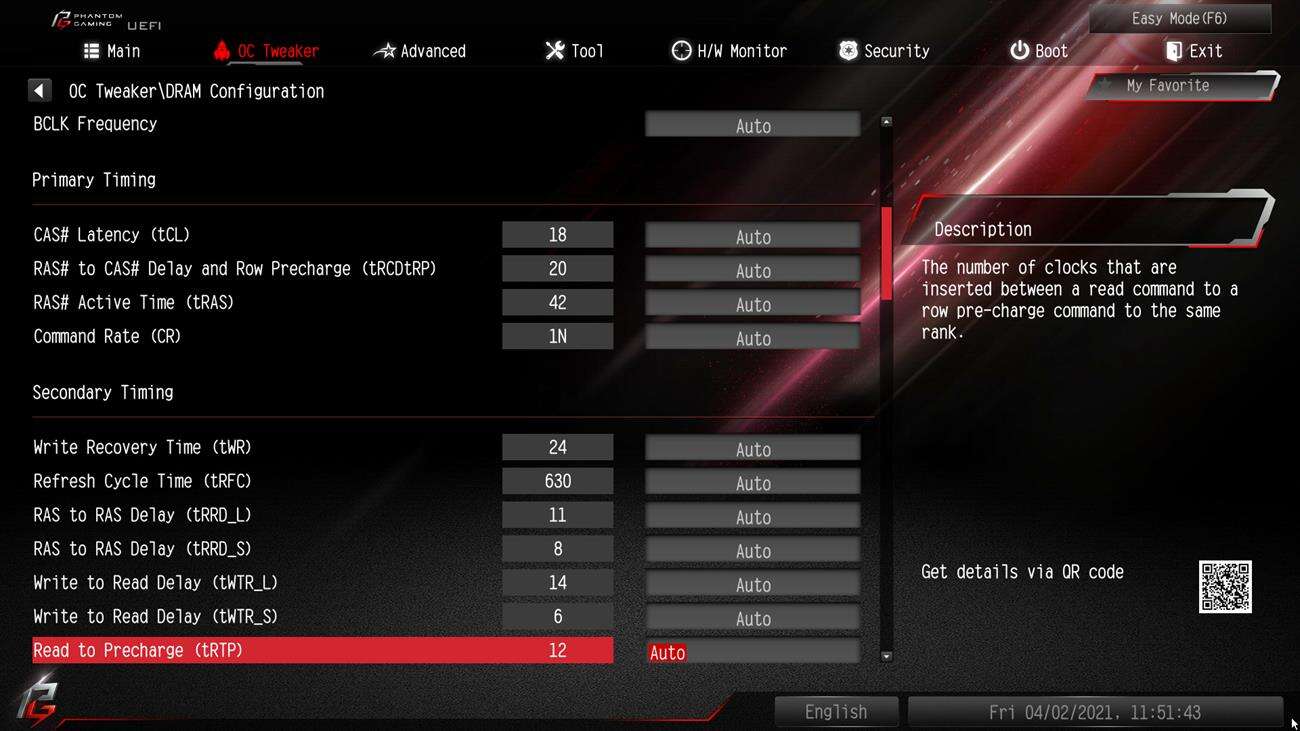Switch to the Boot tab
The image size is (1300, 731).
(1038, 51)
